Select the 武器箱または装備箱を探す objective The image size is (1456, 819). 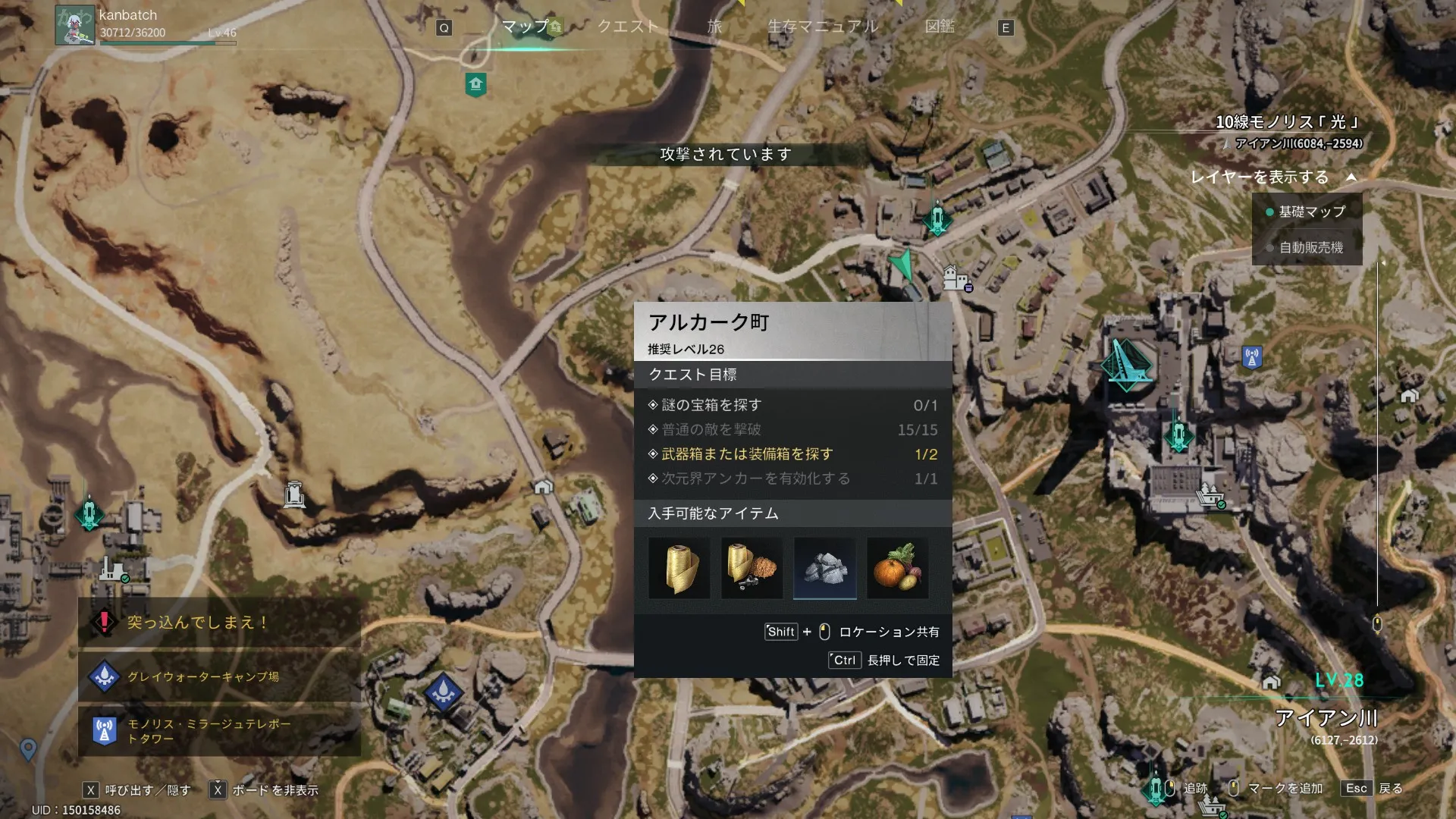(747, 454)
